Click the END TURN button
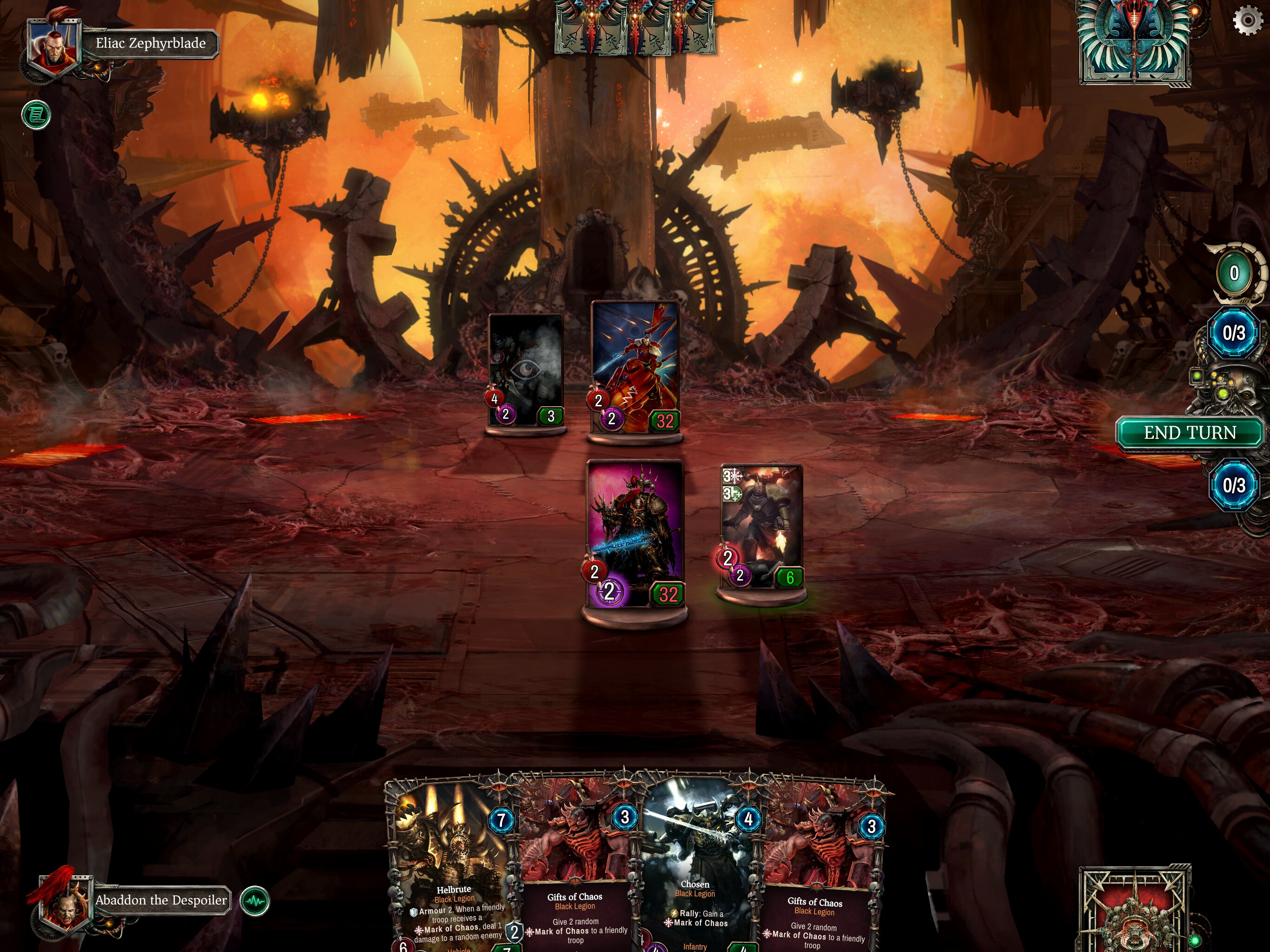Screen dimensions: 1270x952 1189,433
